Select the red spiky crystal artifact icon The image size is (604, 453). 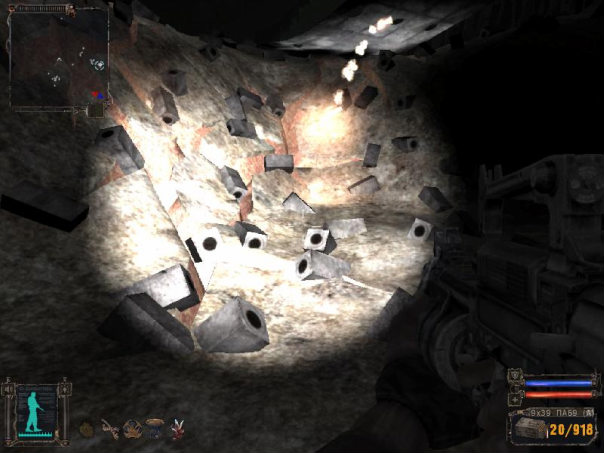[179, 429]
